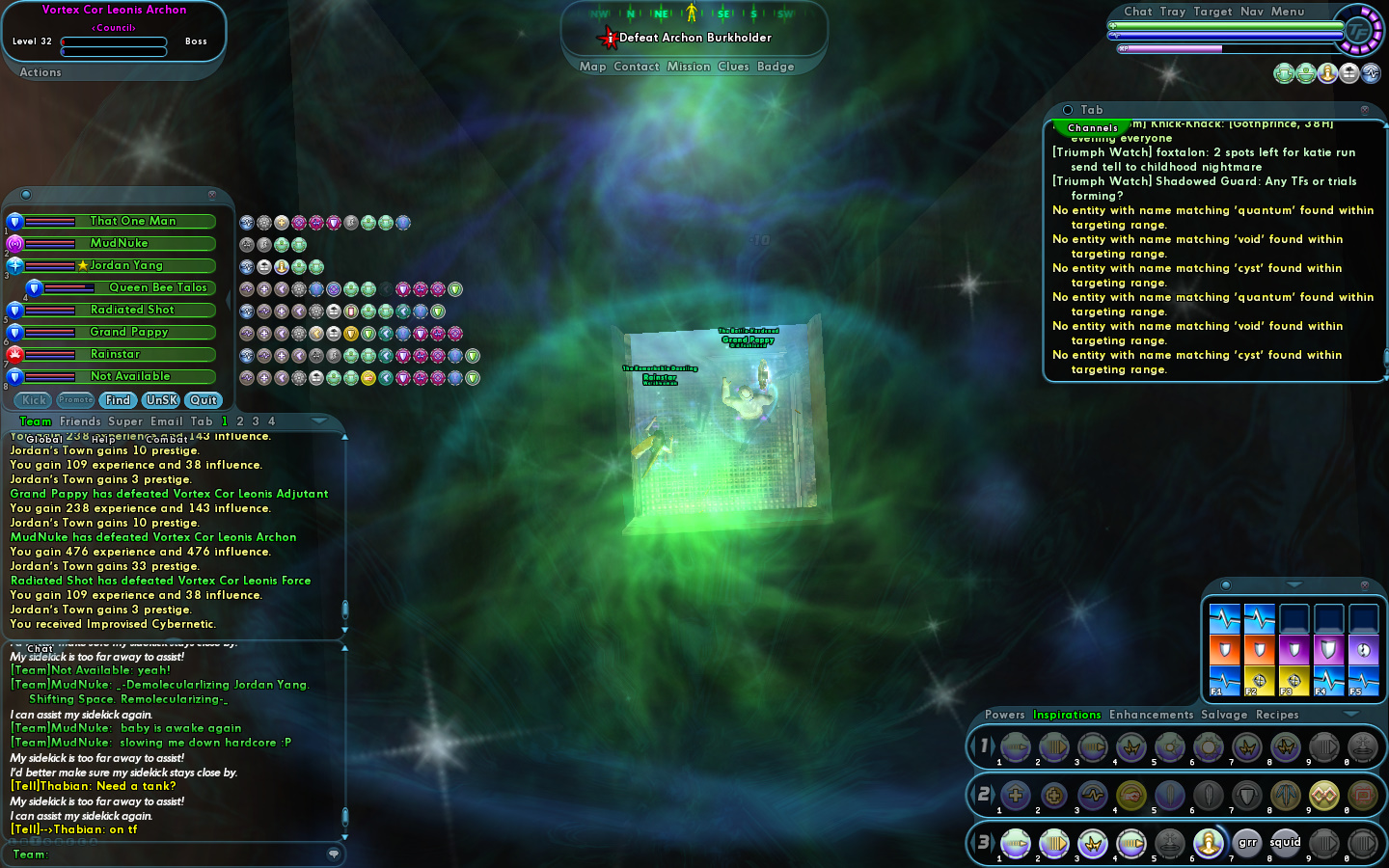Viewport: 1389px width, 868px height.
Task: Open the Contact list
Action: point(636,67)
